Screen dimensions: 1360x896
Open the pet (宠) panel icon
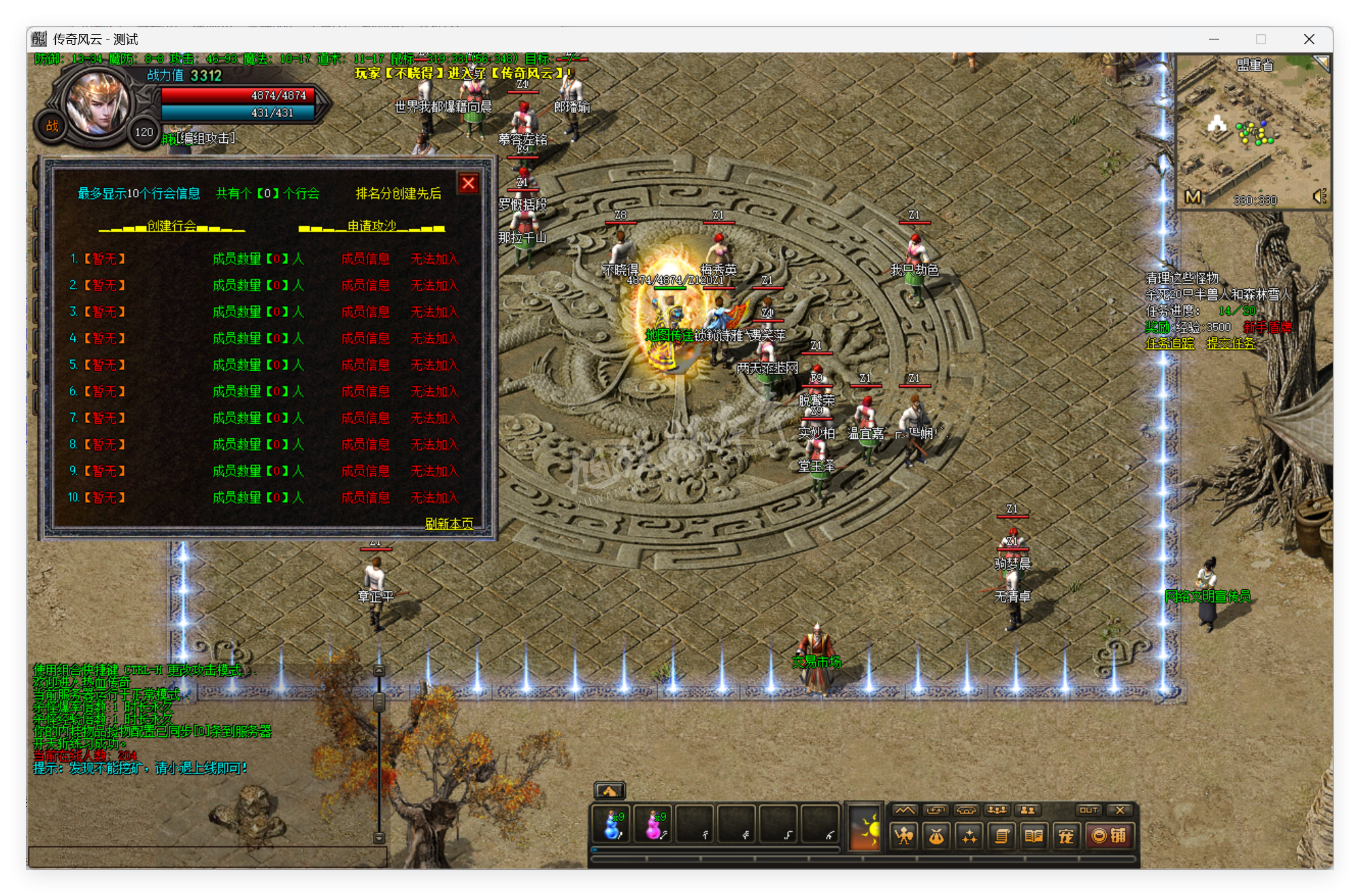[x=1065, y=837]
